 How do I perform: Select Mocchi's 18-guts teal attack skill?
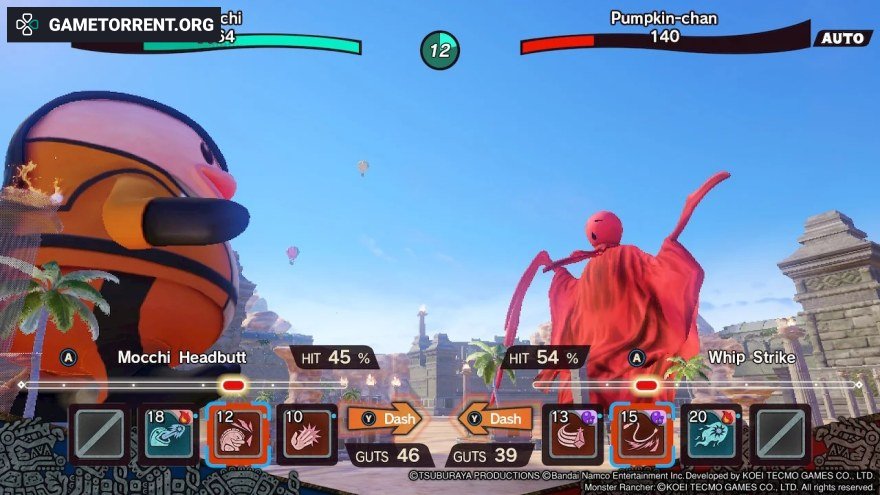tap(169, 434)
